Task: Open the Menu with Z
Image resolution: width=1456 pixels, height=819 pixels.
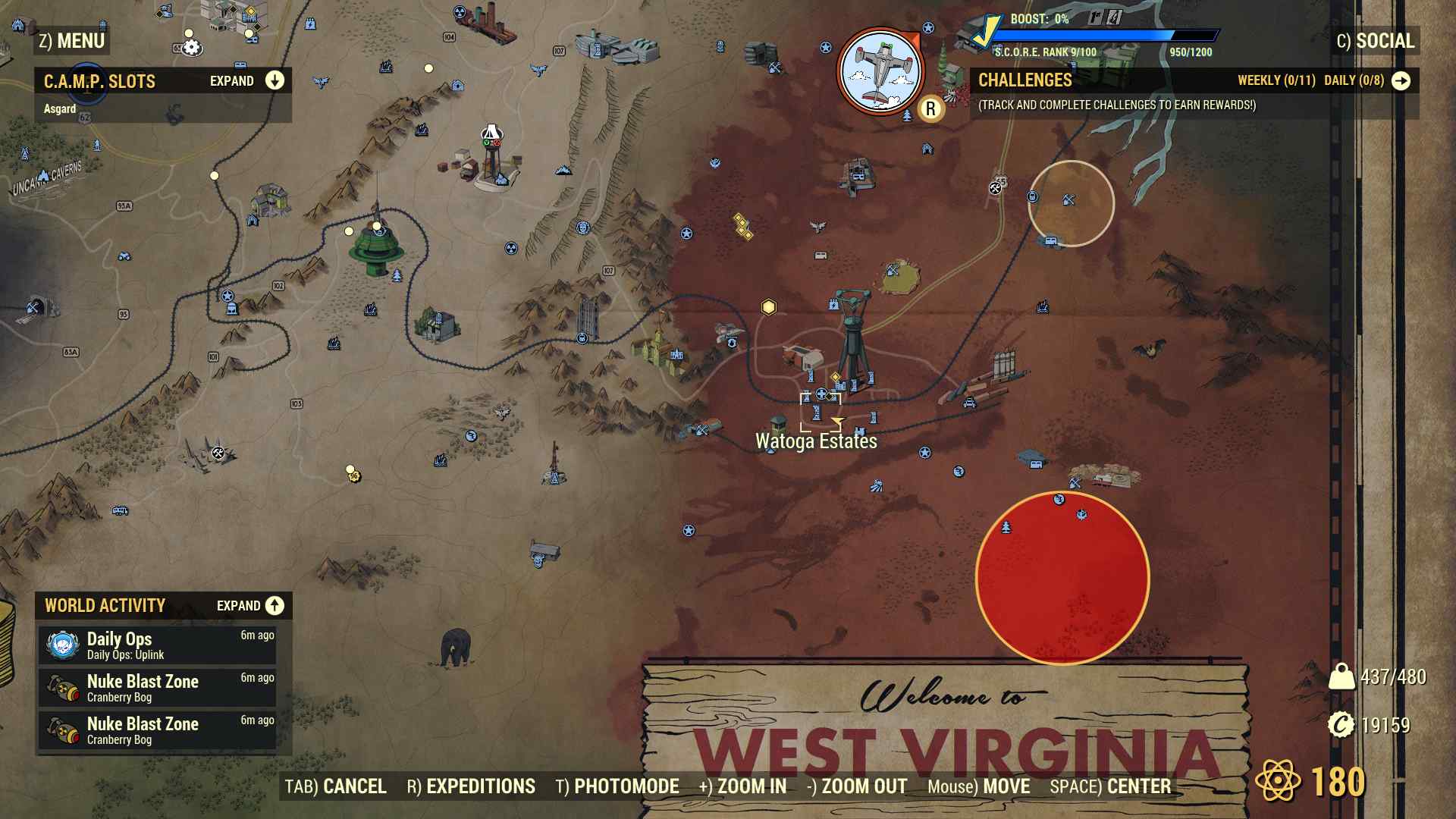Action: [x=72, y=41]
